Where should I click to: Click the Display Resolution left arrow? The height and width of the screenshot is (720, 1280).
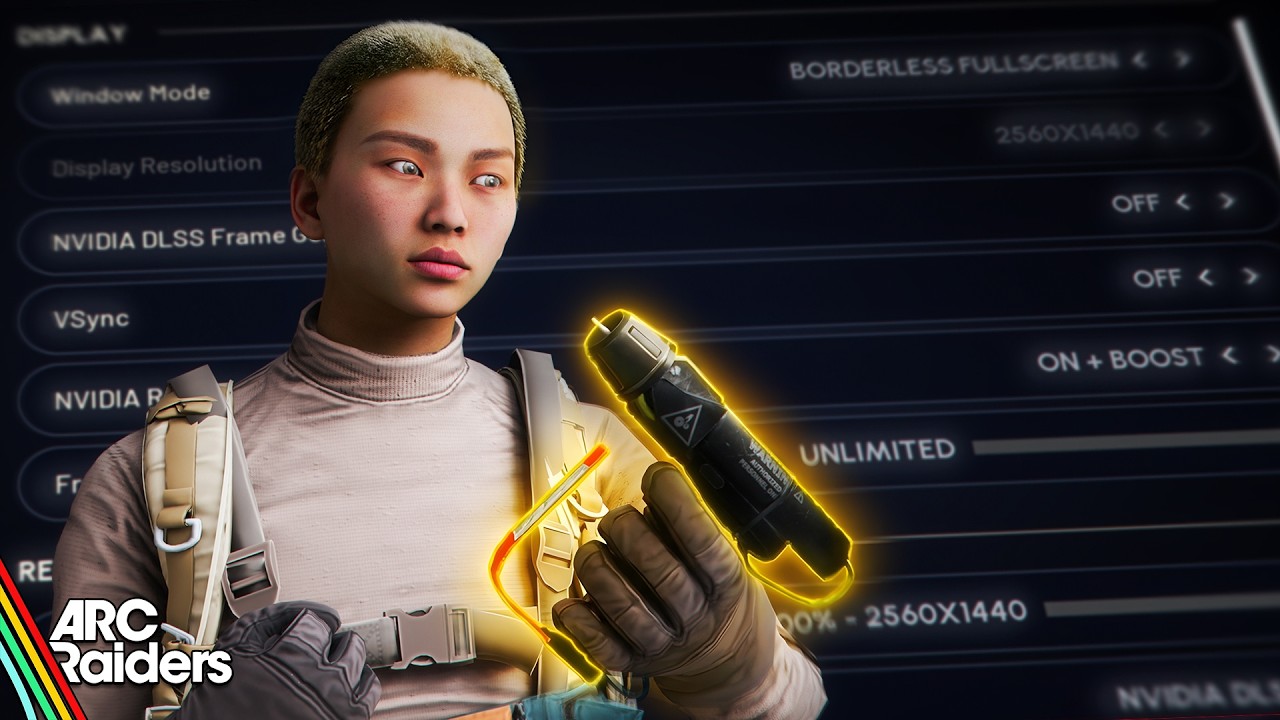click(x=1161, y=130)
